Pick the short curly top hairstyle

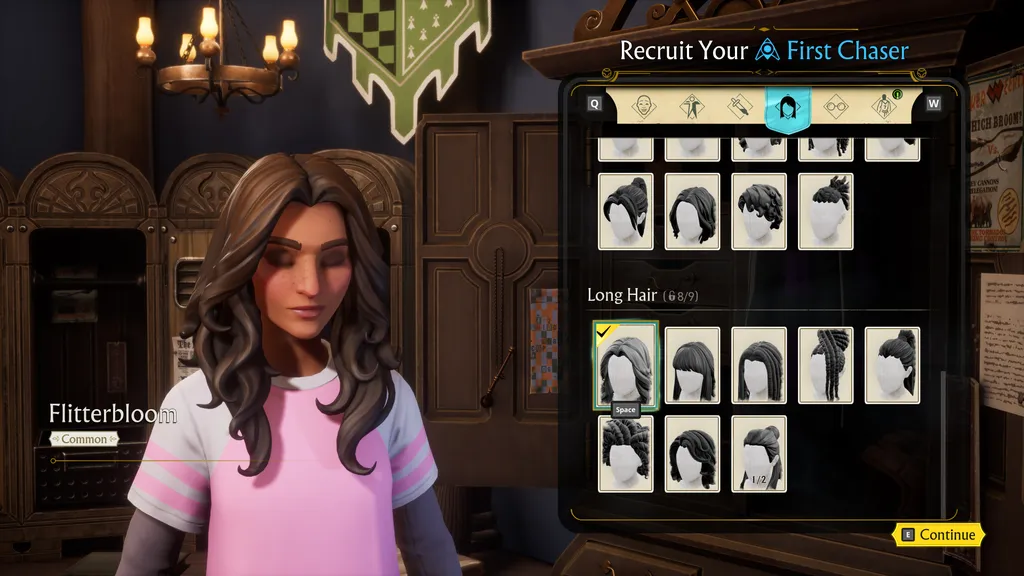(x=759, y=211)
